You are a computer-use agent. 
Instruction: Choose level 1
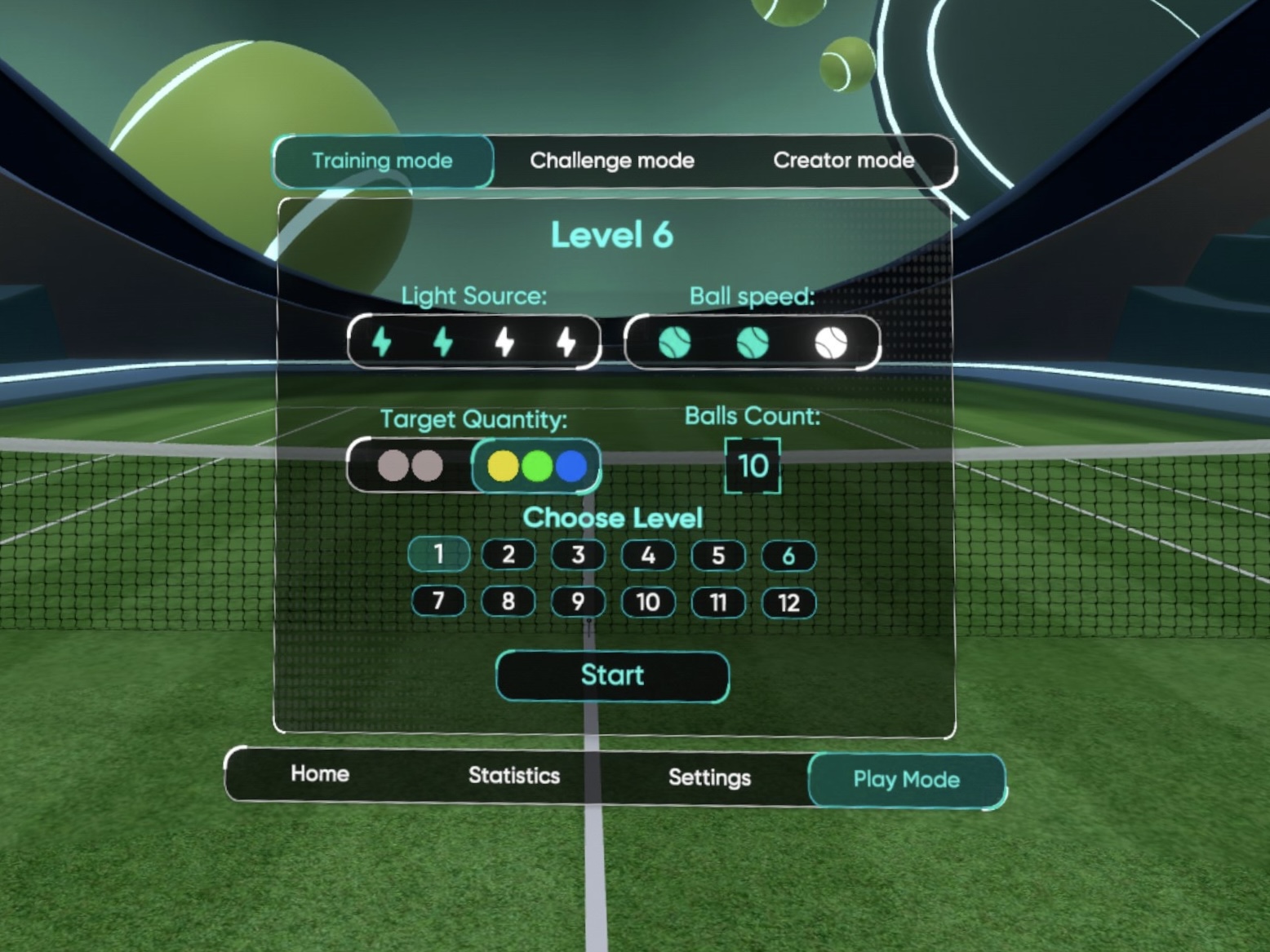pyautogui.click(x=439, y=555)
